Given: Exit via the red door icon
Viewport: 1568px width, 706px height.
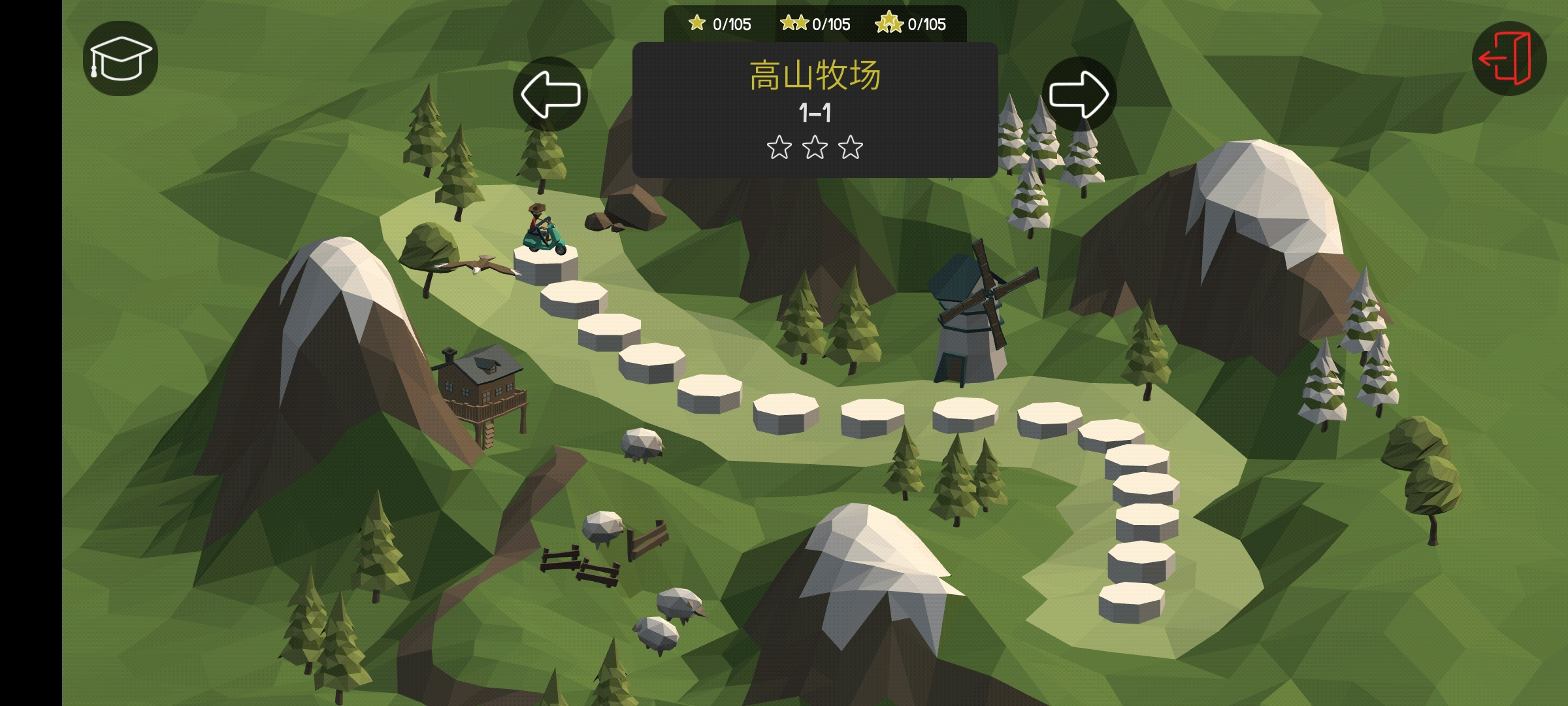Looking at the screenshot, I should (1509, 58).
